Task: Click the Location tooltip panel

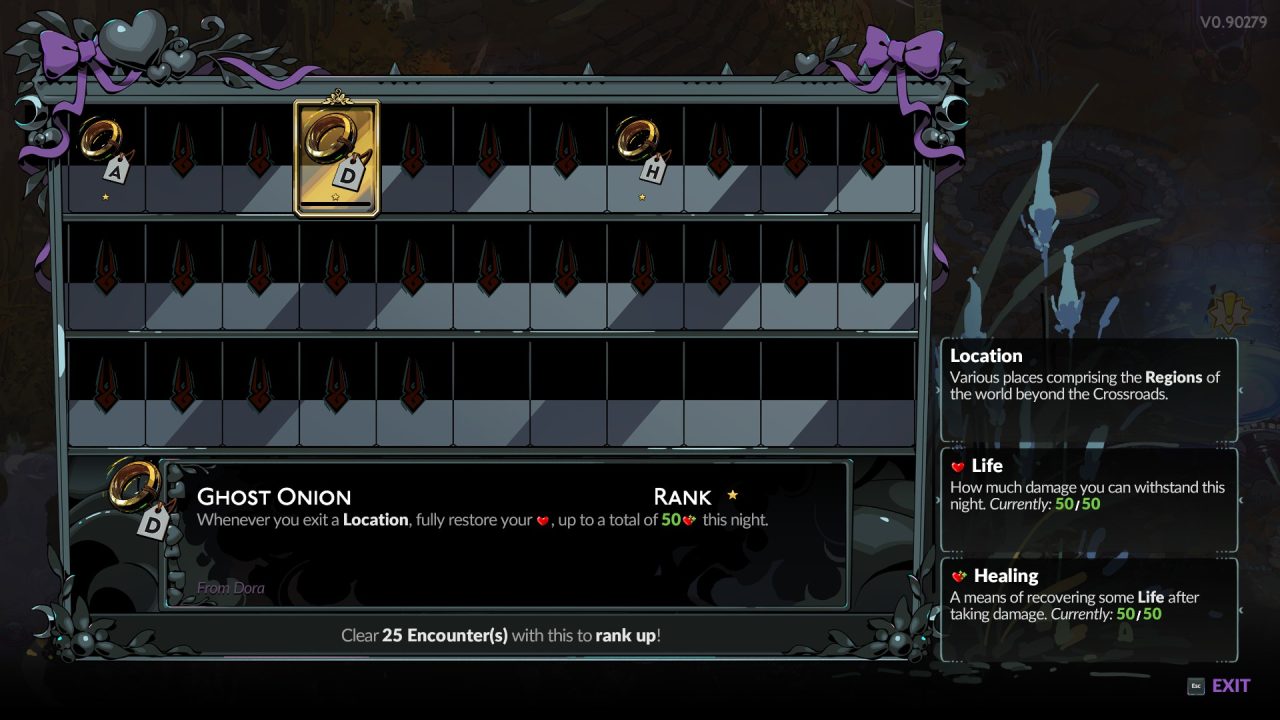Action: (x=1088, y=385)
